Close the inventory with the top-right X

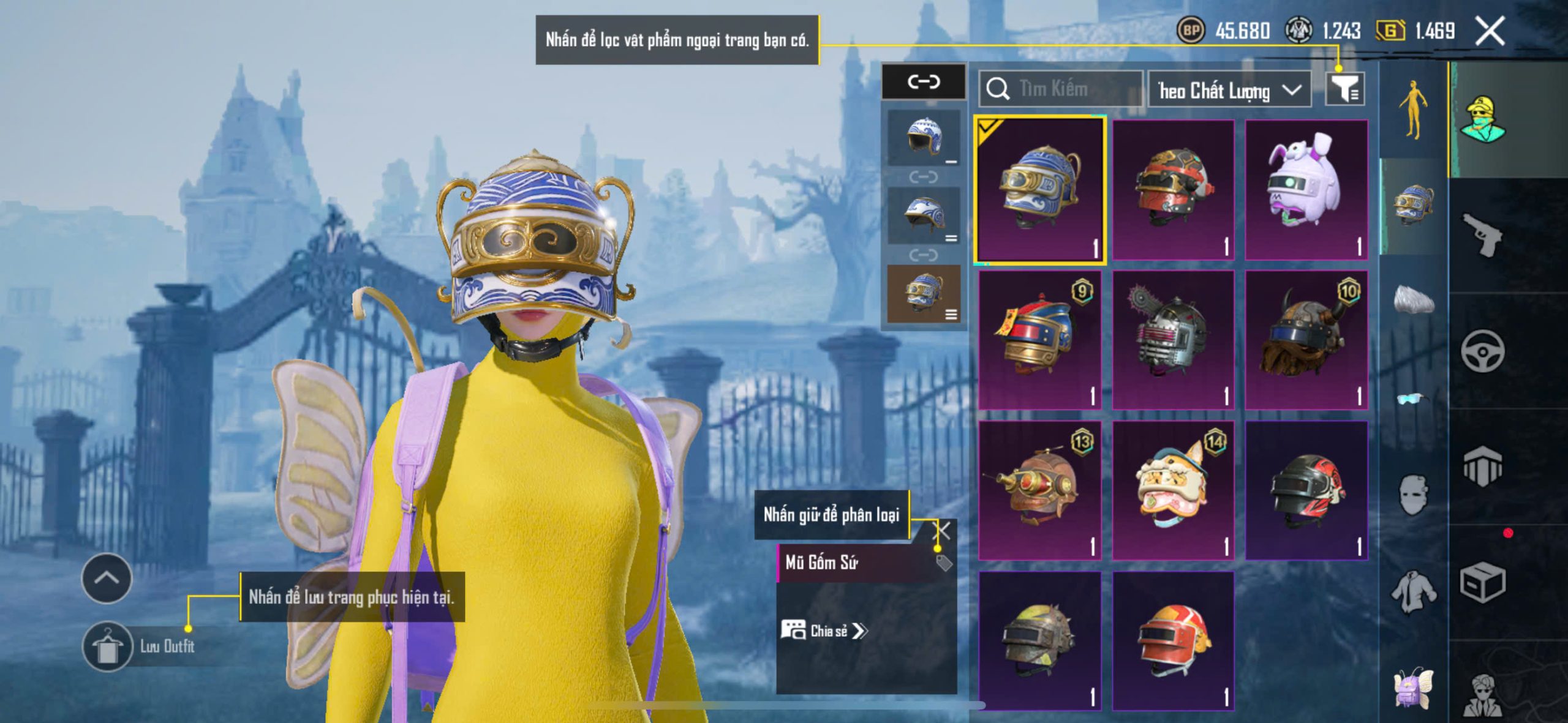click(1490, 31)
